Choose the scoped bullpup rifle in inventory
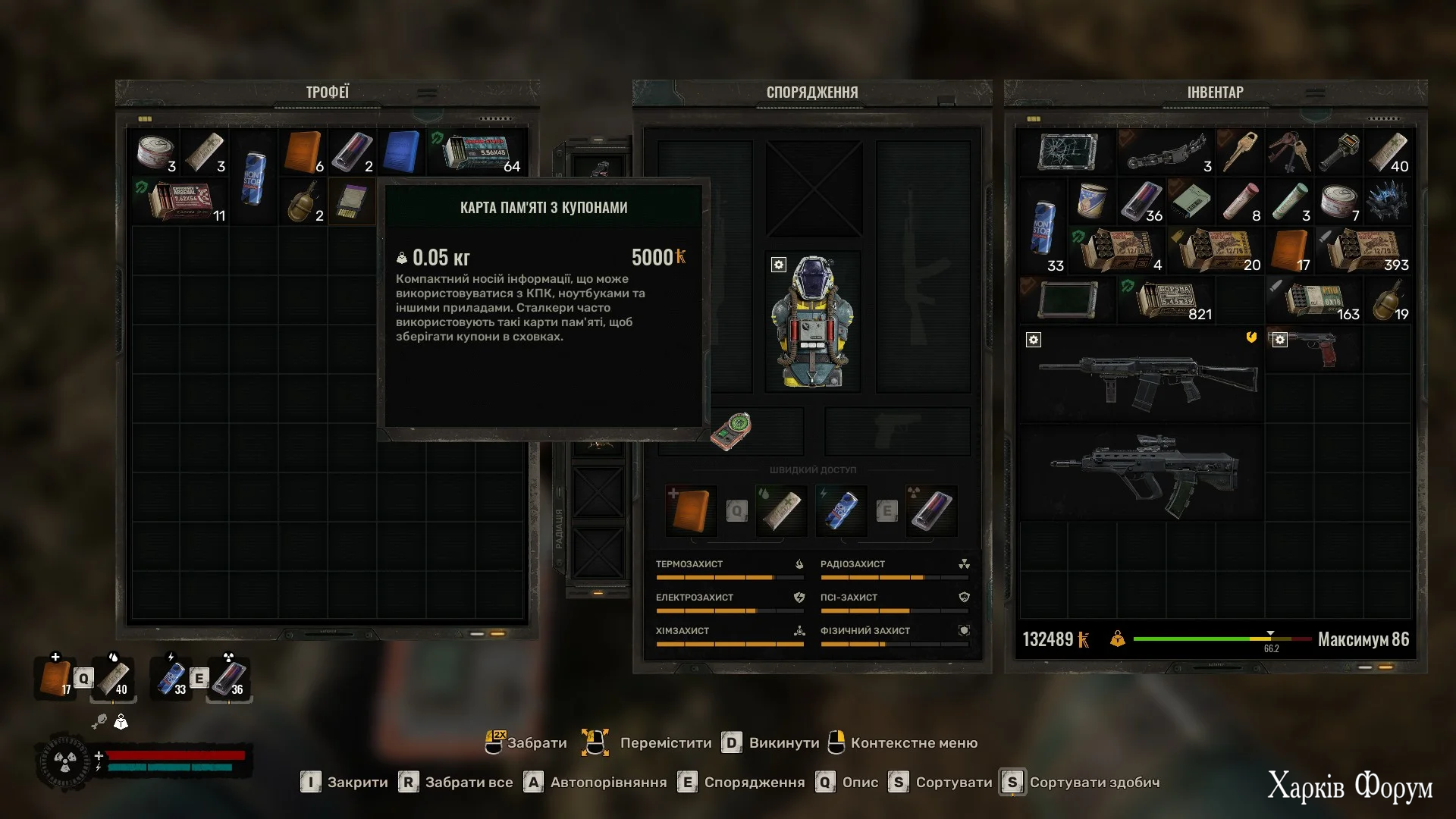Screen dimensions: 1456x819 pos(1144,474)
